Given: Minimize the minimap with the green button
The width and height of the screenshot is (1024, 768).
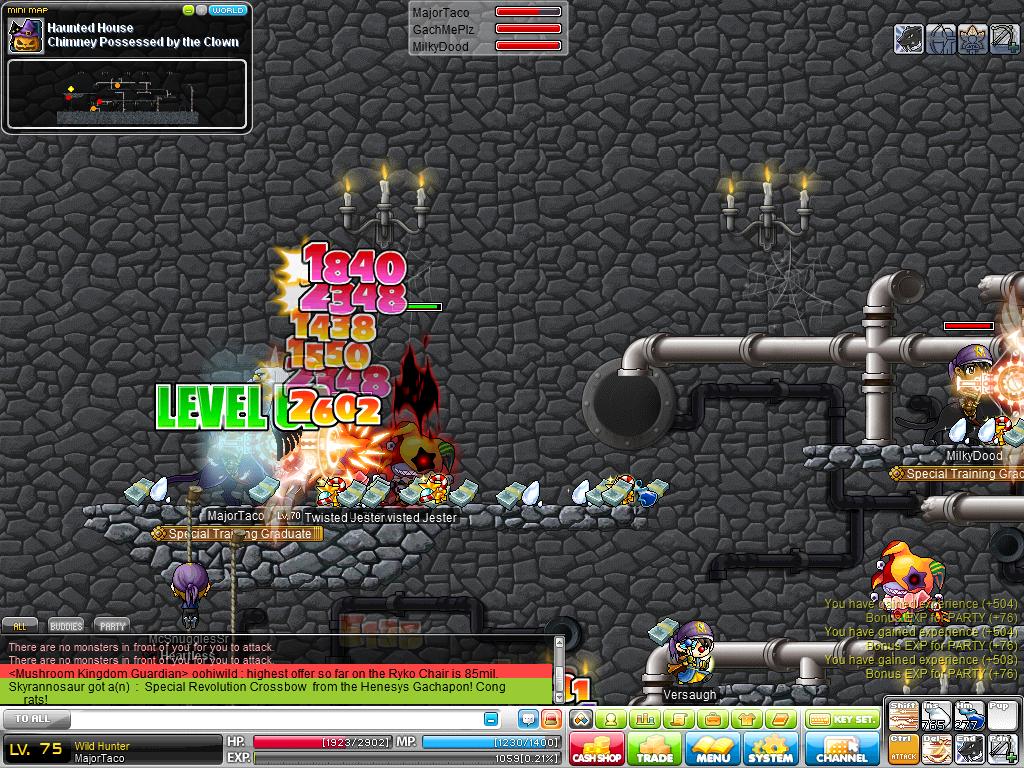Looking at the screenshot, I should click(188, 10).
